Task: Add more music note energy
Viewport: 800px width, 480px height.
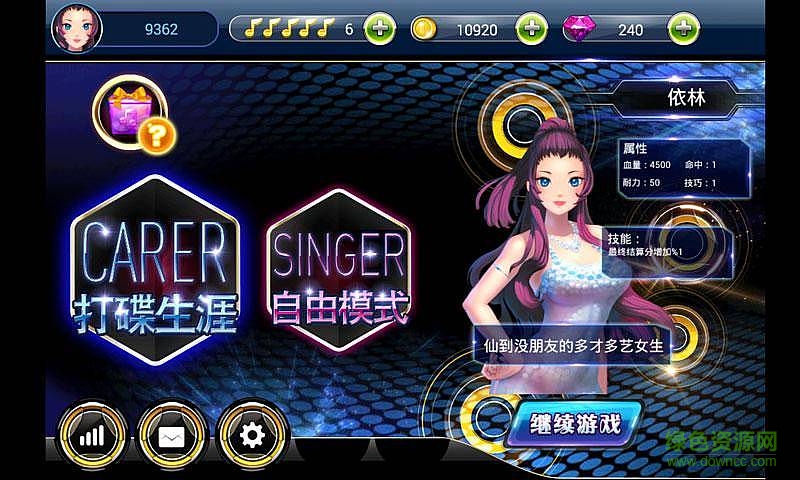Action: pyautogui.click(x=380, y=29)
